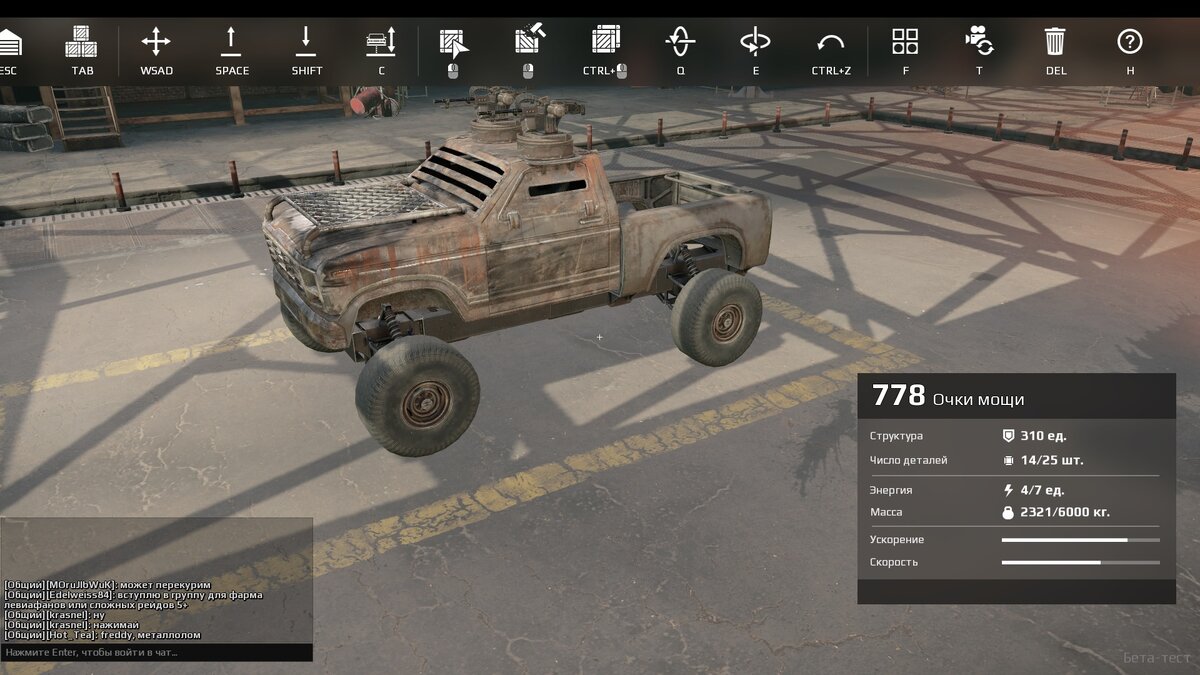Exit build mode via the garage icon
Viewport: 1200px width, 675px height.
coord(9,42)
